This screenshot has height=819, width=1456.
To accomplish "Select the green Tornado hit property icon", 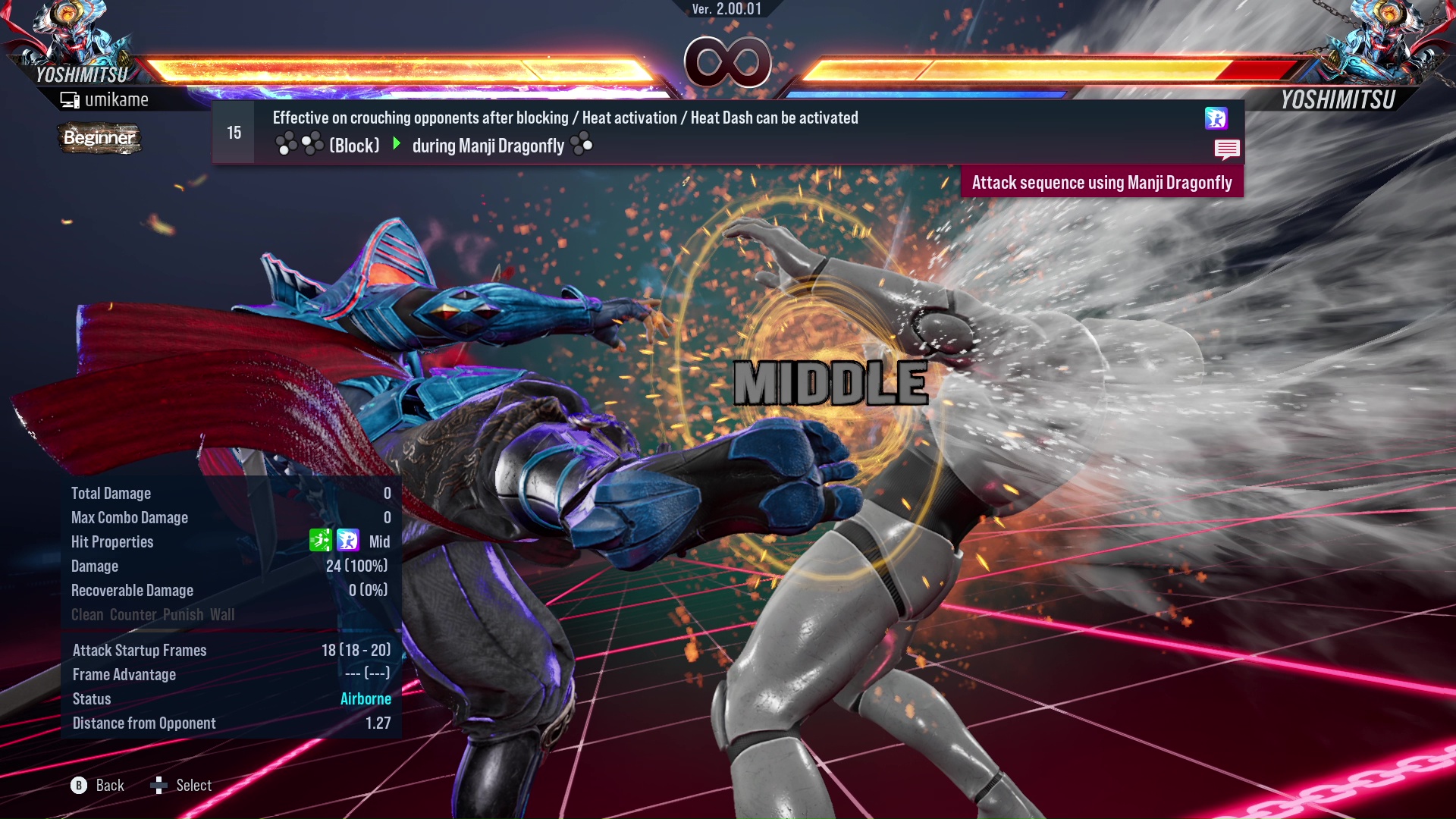I will pyautogui.click(x=322, y=541).
